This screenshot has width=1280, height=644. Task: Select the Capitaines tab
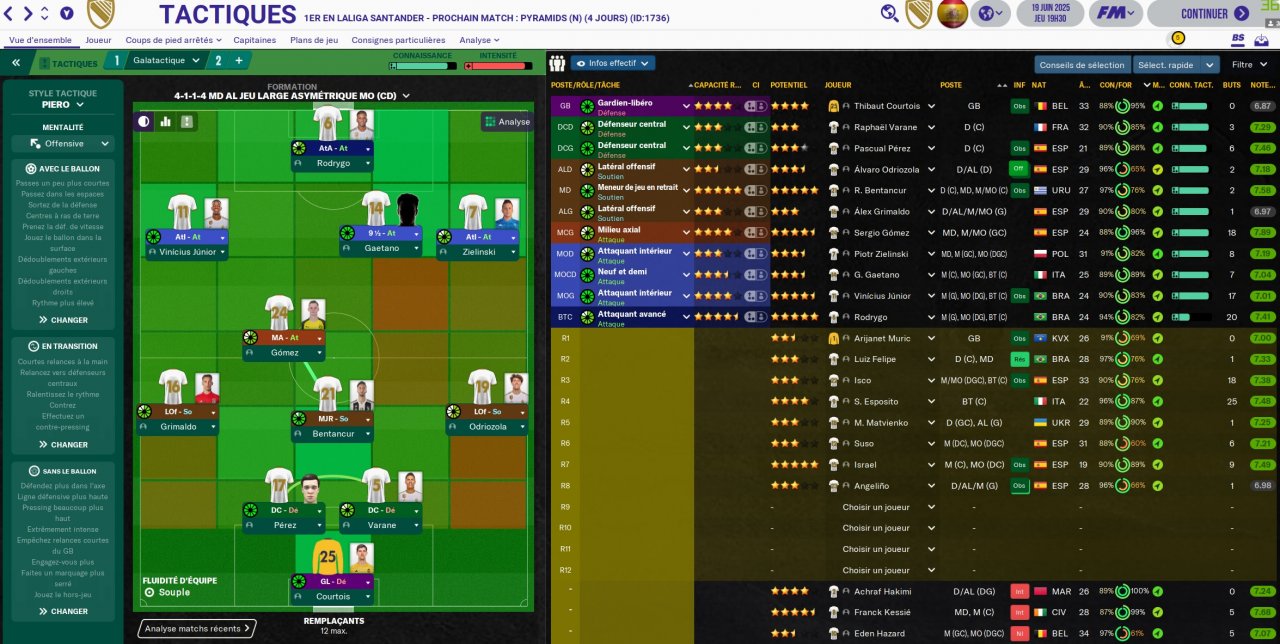(254, 40)
